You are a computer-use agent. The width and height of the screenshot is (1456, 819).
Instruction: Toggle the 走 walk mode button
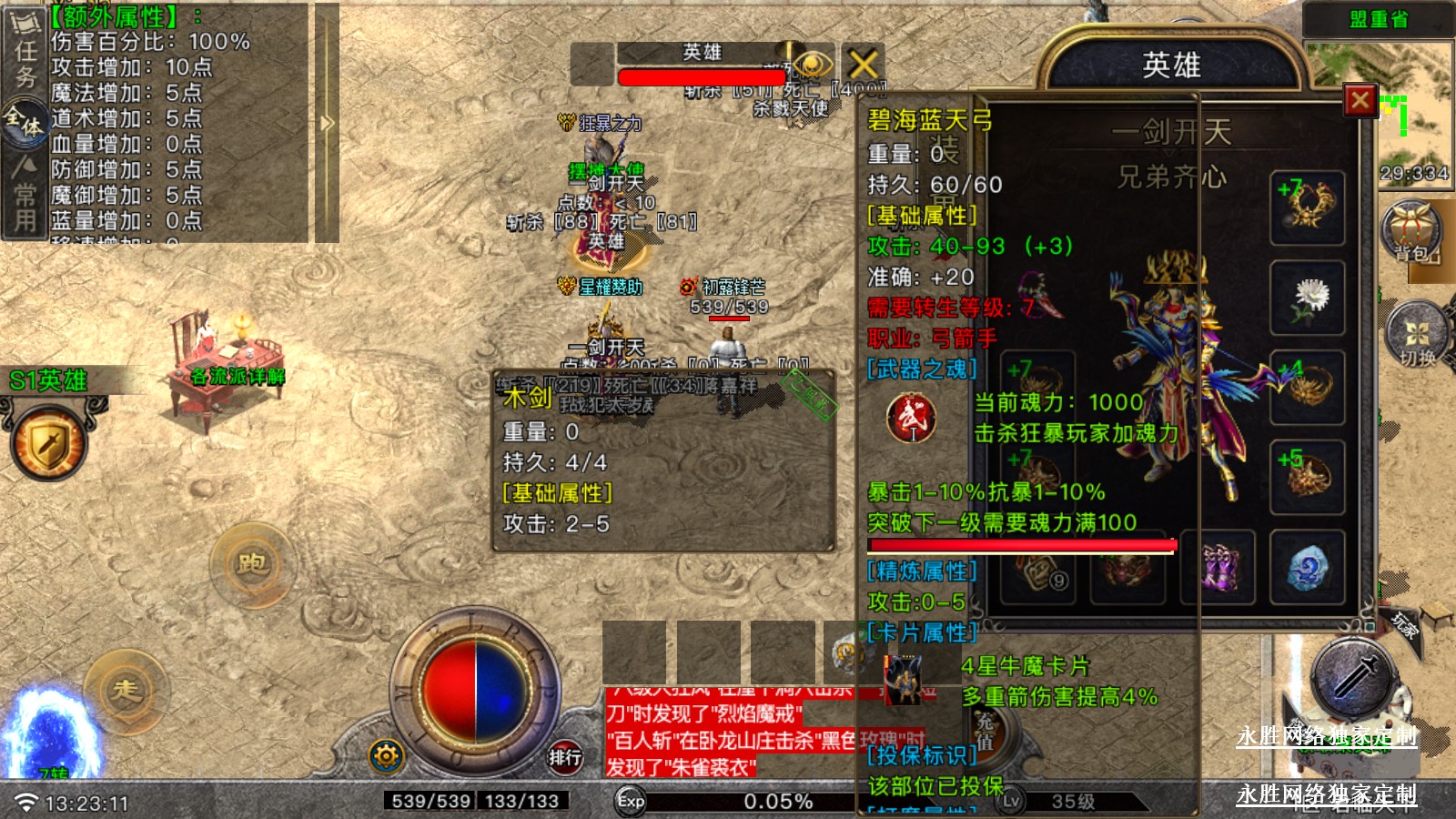point(126,690)
